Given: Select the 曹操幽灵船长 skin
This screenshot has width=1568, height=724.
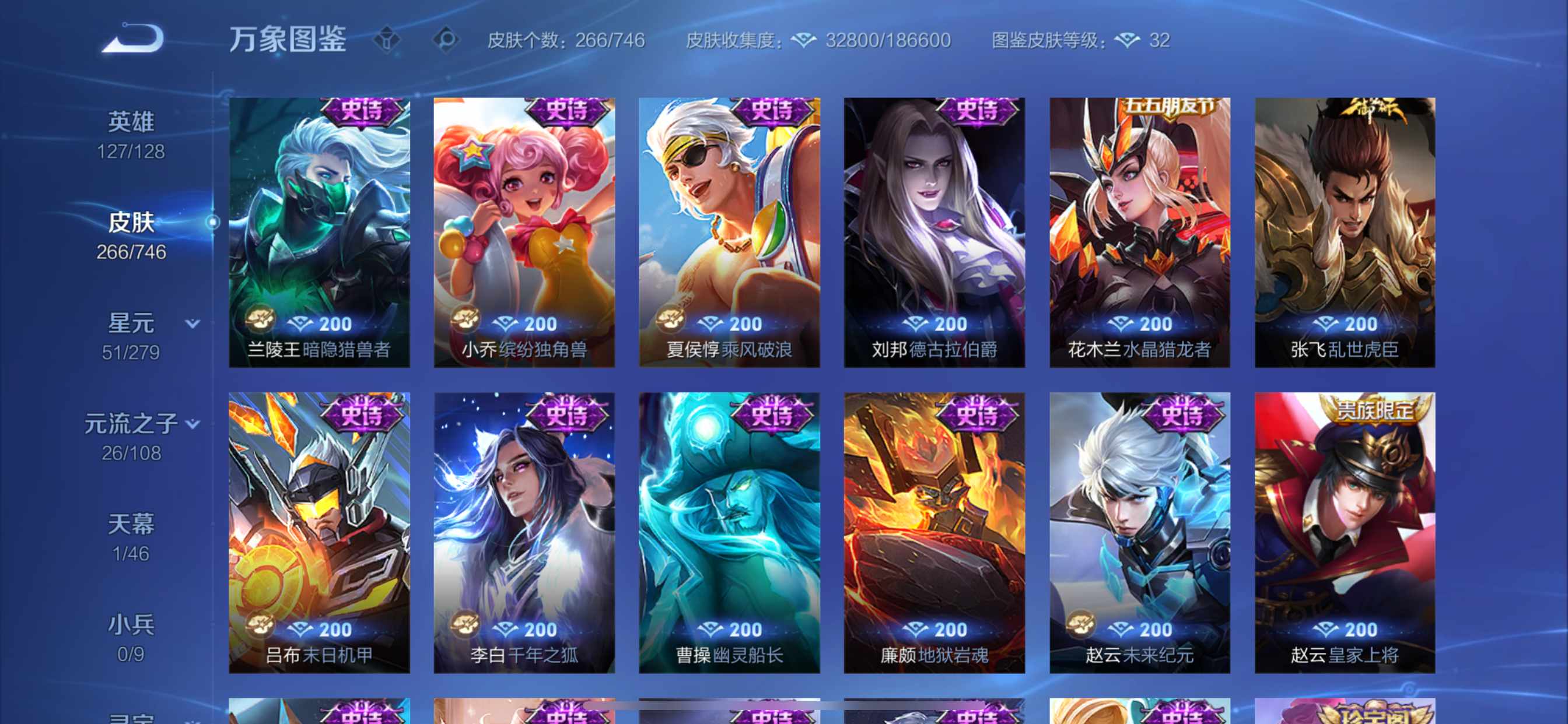Looking at the screenshot, I should click(x=729, y=535).
